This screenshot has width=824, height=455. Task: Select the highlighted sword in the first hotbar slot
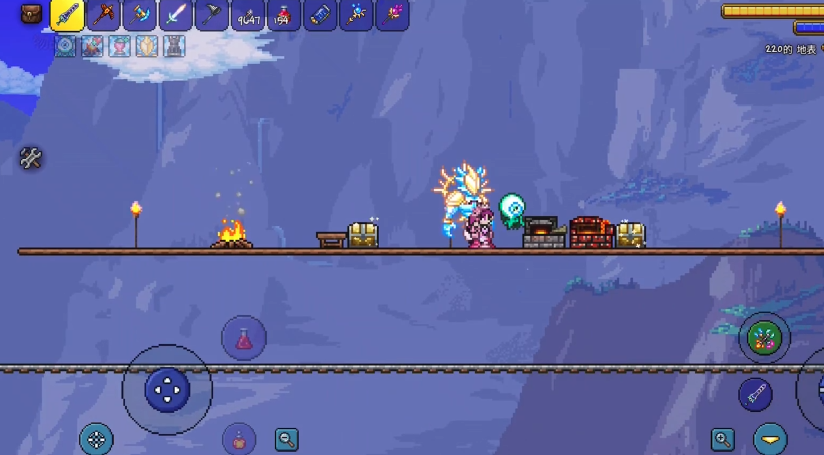(67, 15)
